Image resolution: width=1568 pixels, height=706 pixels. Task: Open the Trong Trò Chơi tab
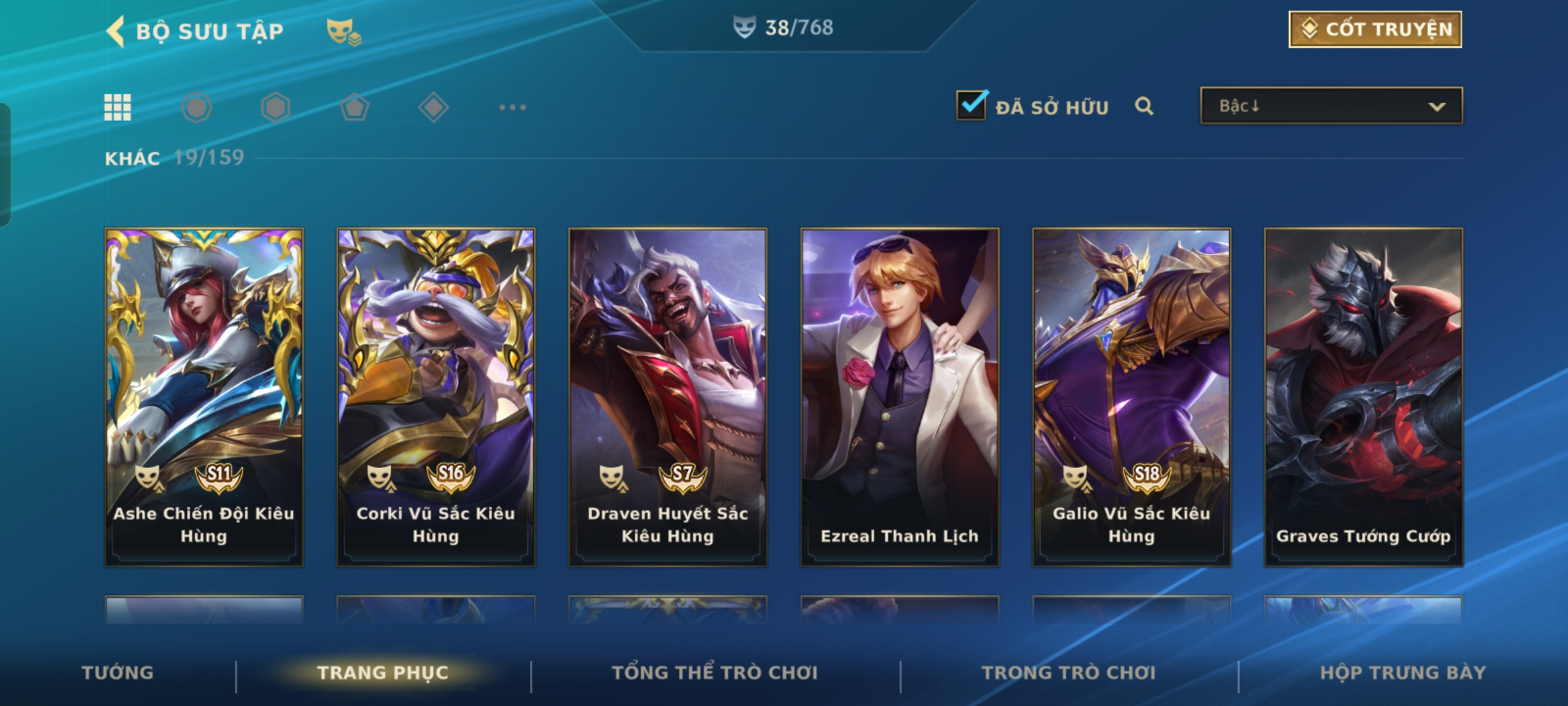click(x=1069, y=673)
